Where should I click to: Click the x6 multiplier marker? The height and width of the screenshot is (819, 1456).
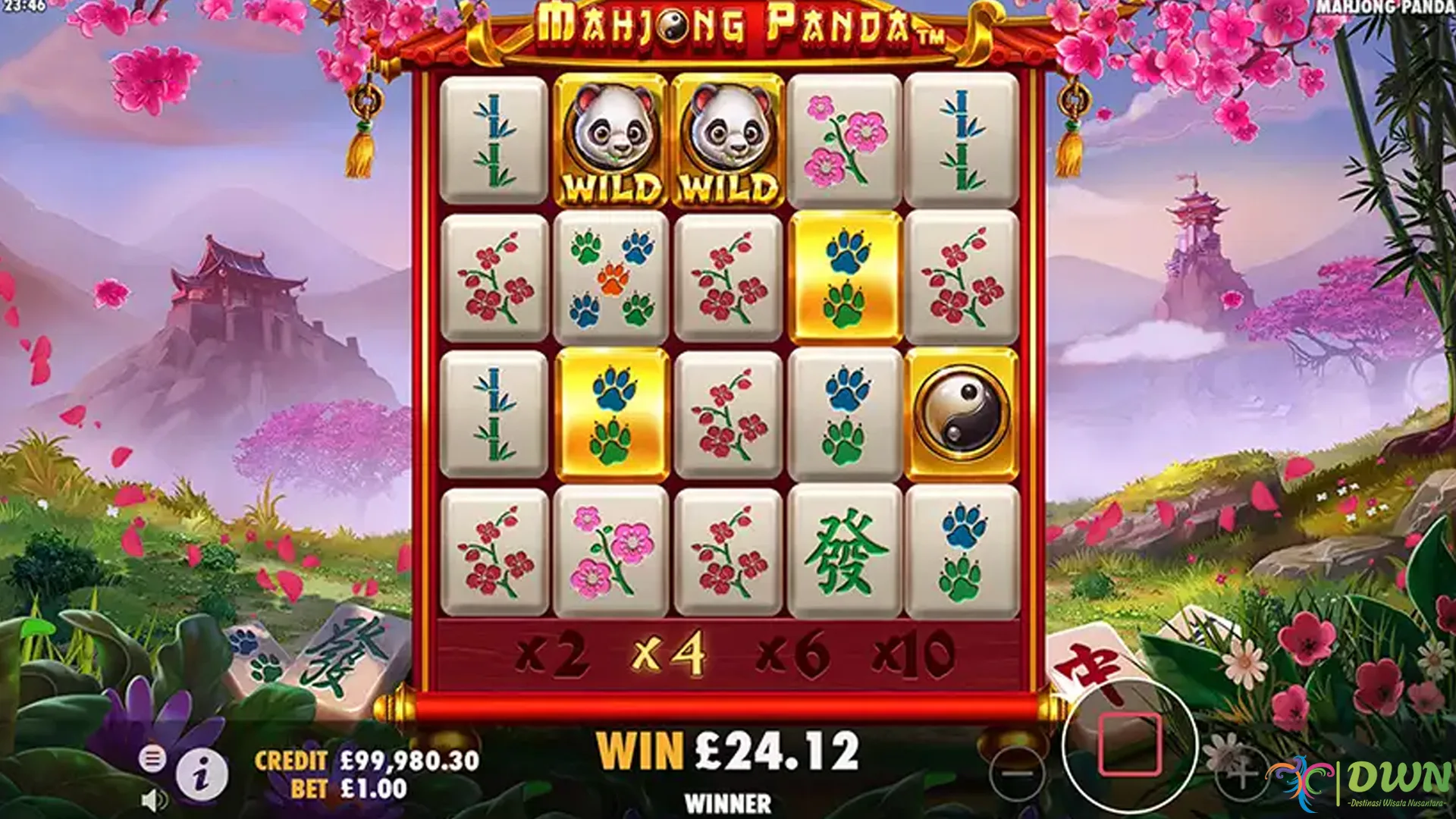pyautogui.click(x=792, y=653)
